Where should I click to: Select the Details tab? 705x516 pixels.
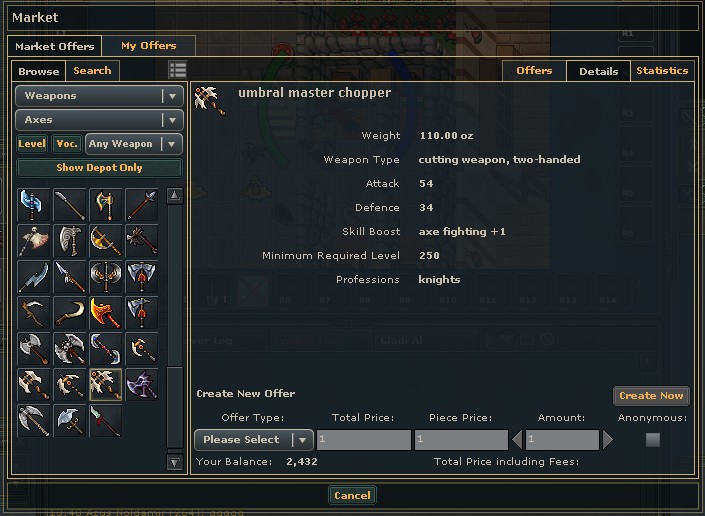pos(598,71)
